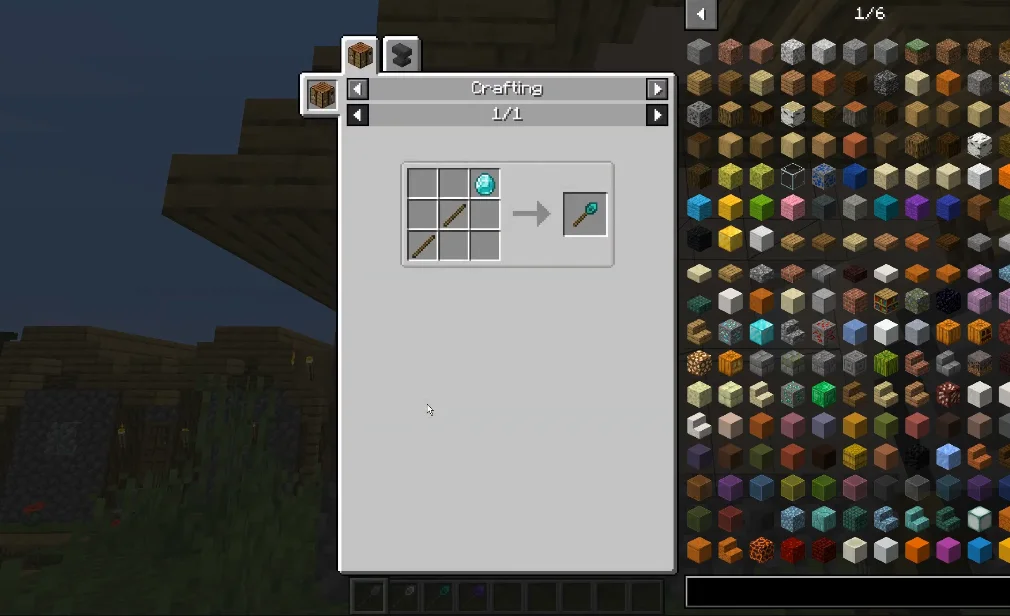
Task: Click the left arrow beside the Crafting title
Action: coord(357,89)
